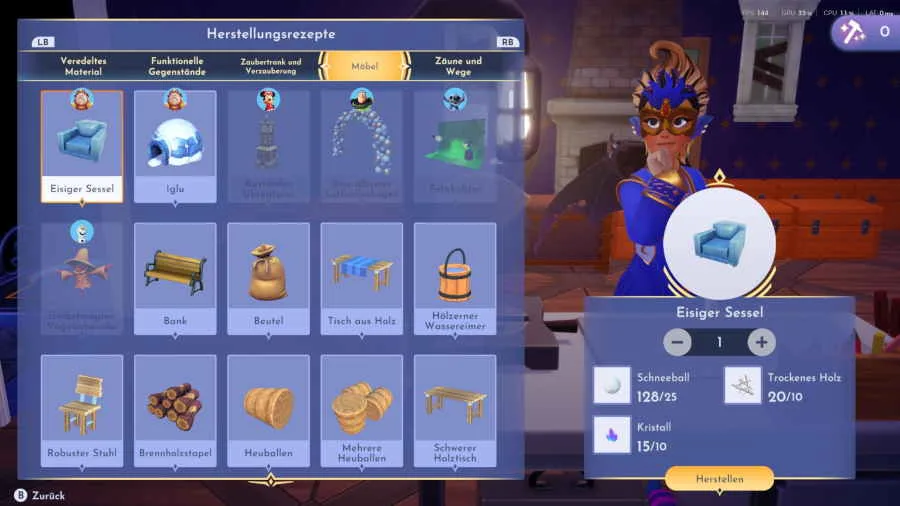This screenshot has width=900, height=506.
Task: Switch to the Veredeltes Material tab
Action: click(x=83, y=66)
